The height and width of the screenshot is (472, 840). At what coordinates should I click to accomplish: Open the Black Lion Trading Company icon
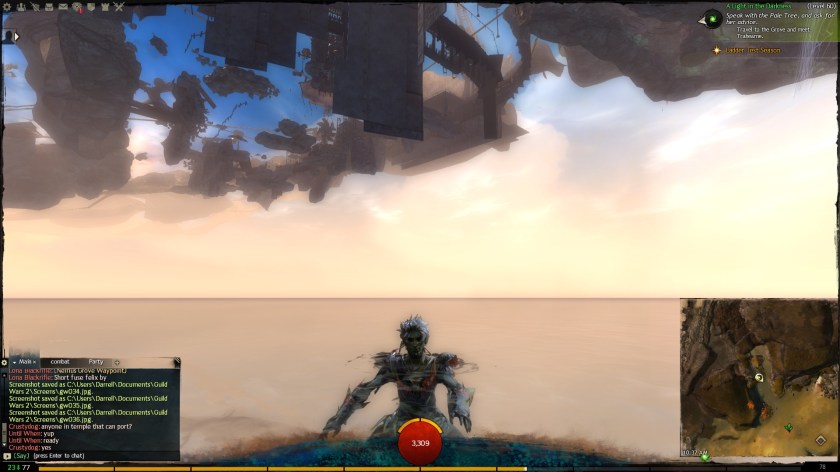[x=76, y=6]
